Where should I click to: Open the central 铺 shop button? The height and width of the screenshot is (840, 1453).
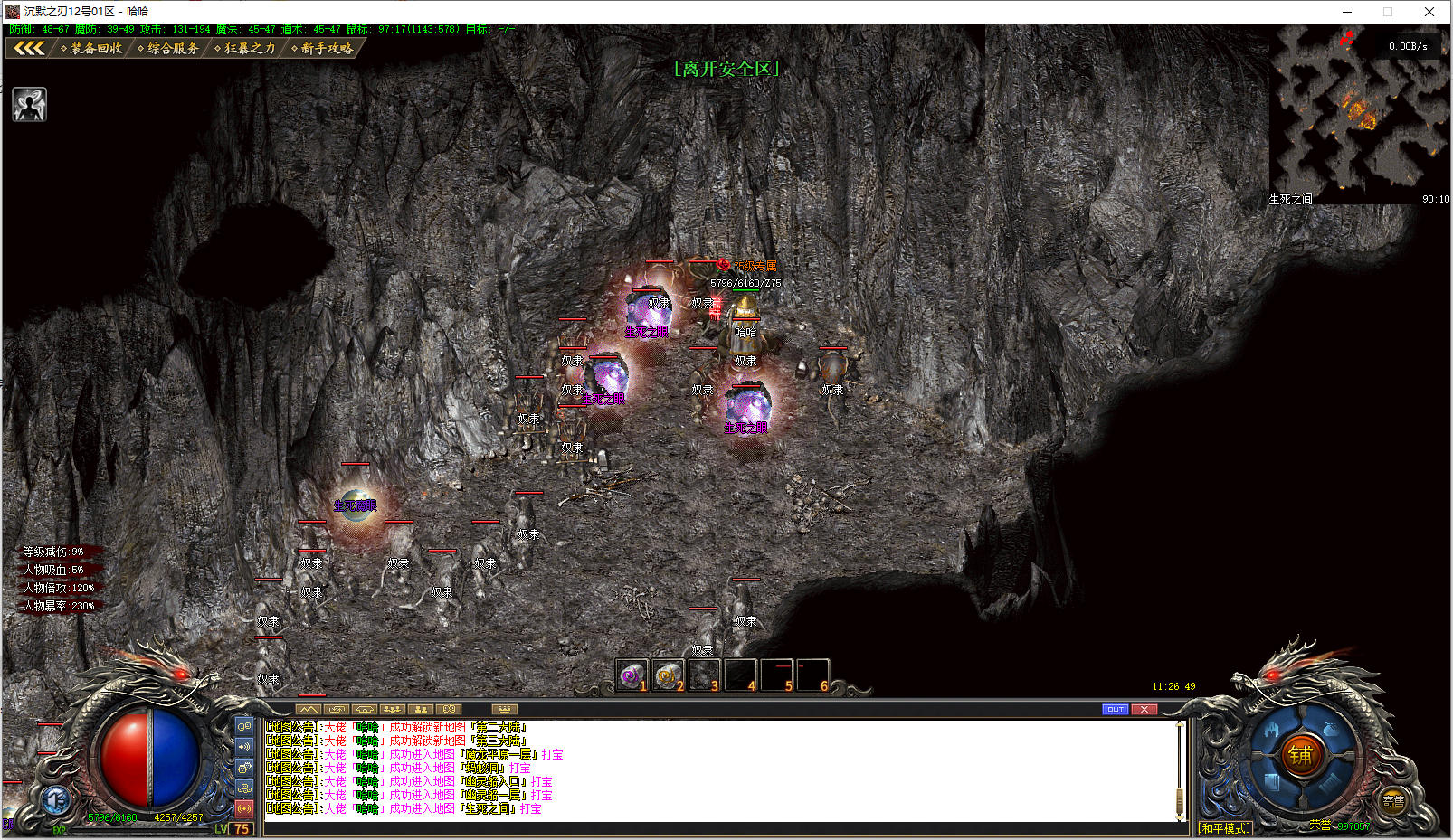pyautogui.click(x=1300, y=755)
